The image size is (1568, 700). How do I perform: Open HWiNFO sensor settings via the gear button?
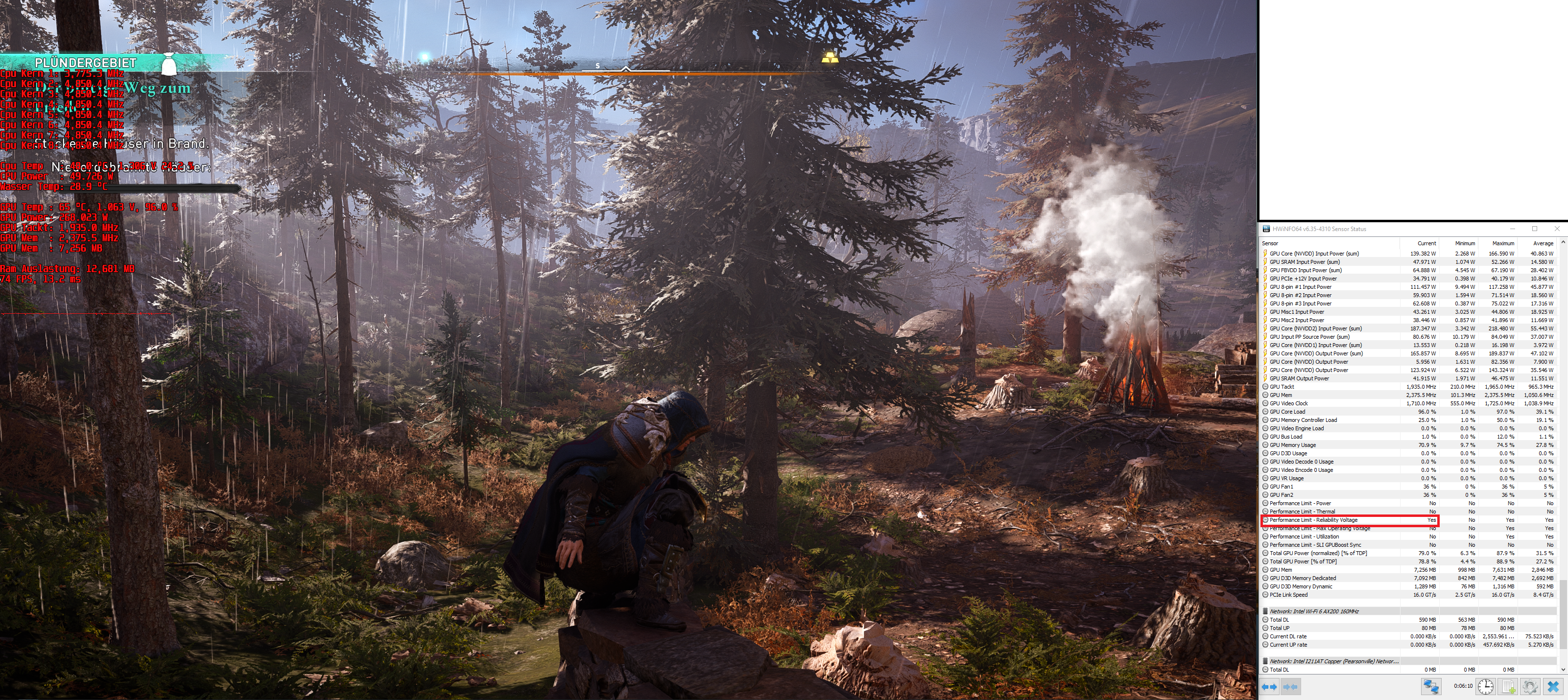pos(1530,687)
